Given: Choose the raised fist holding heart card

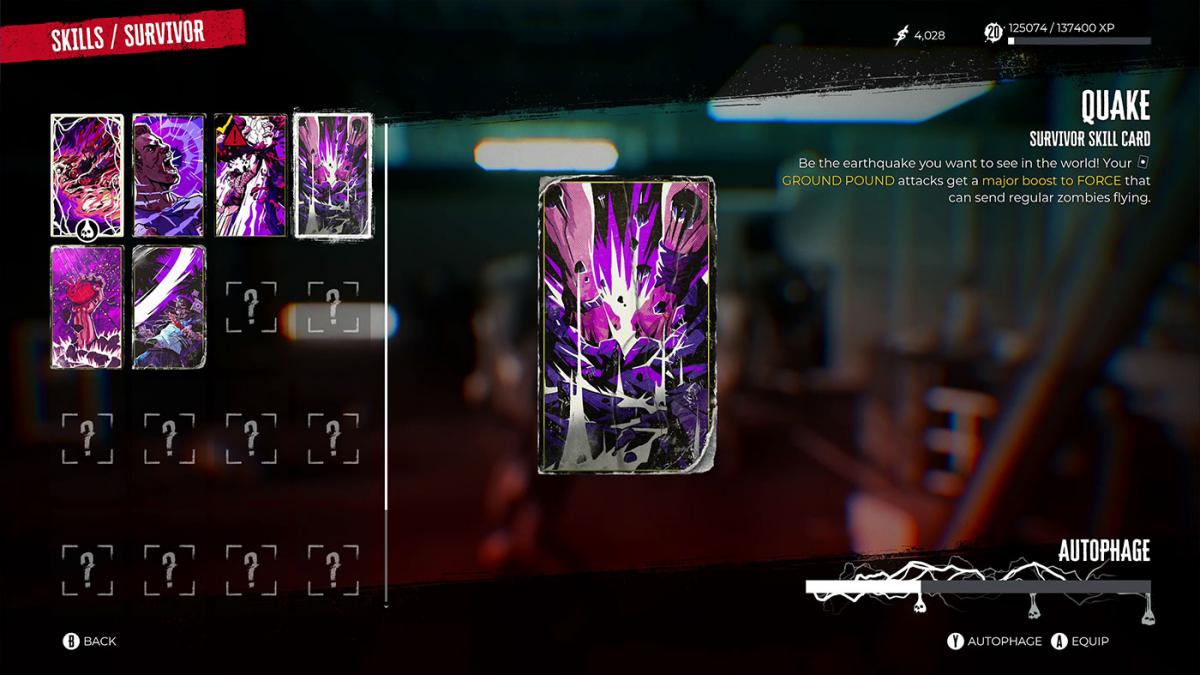Looking at the screenshot, I should click(87, 307).
